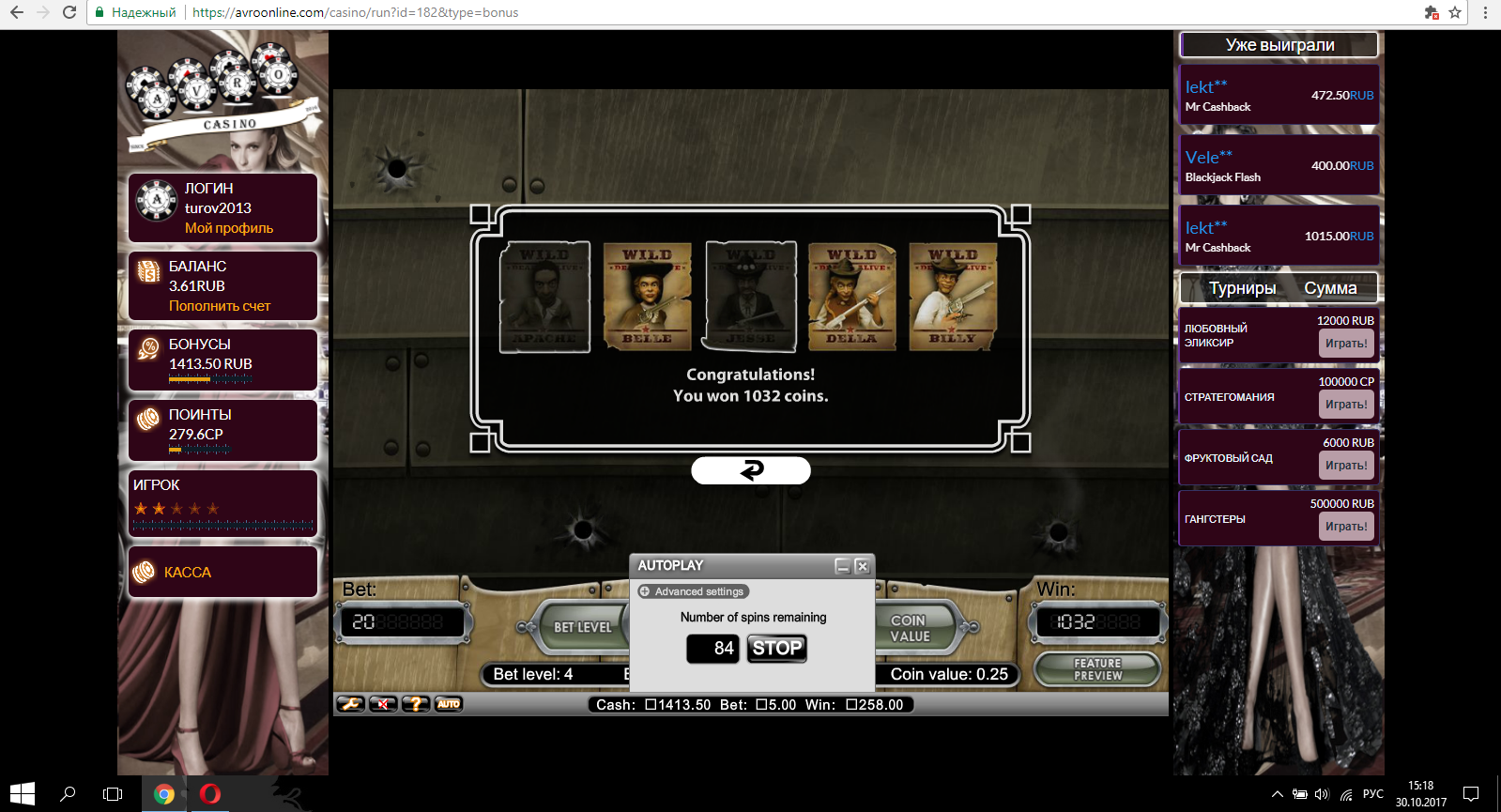Click the Coin Value button
This screenshot has width=1501, height=812.
click(x=911, y=628)
